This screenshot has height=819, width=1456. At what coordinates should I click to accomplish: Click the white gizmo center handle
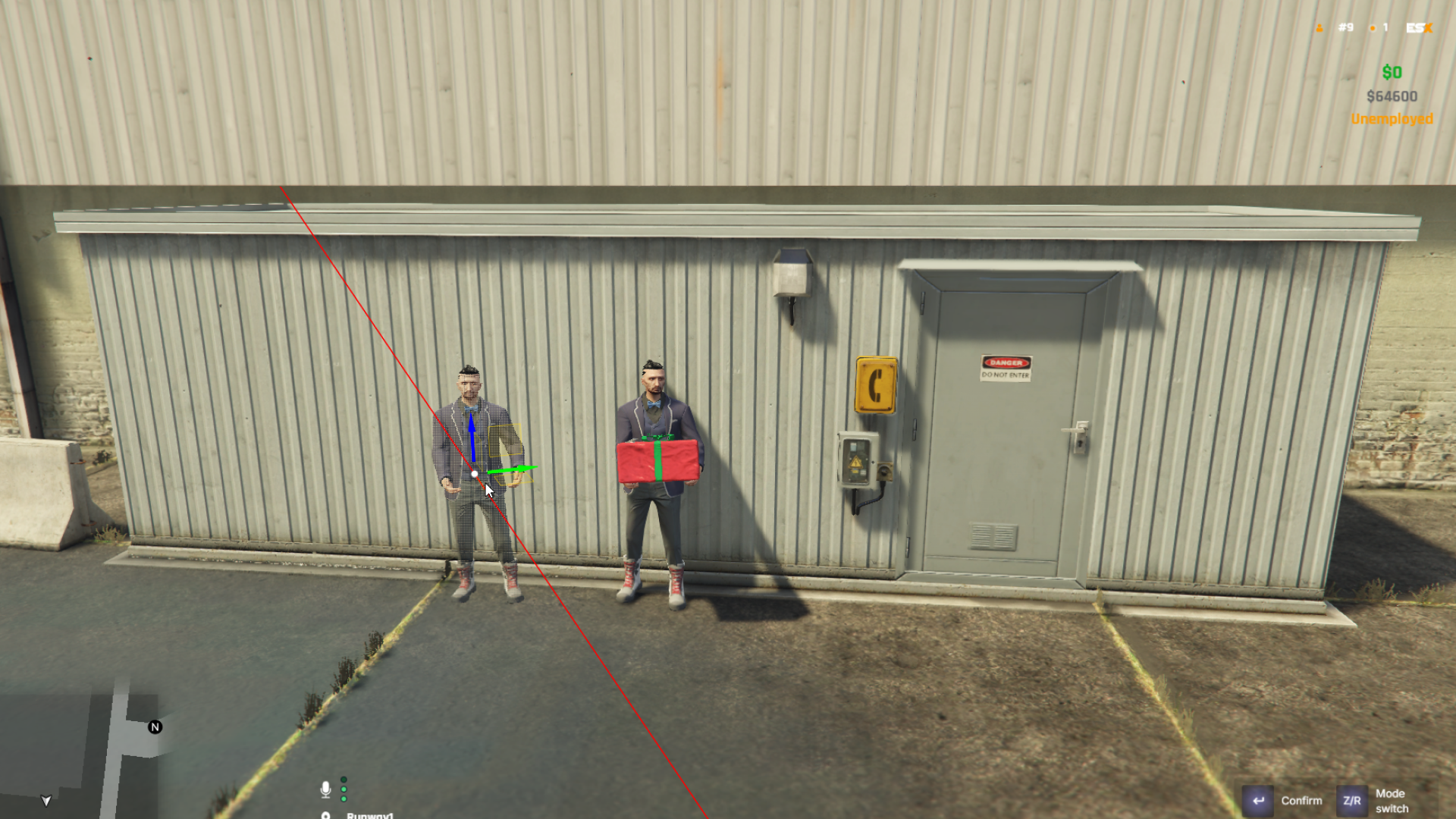[x=475, y=474]
